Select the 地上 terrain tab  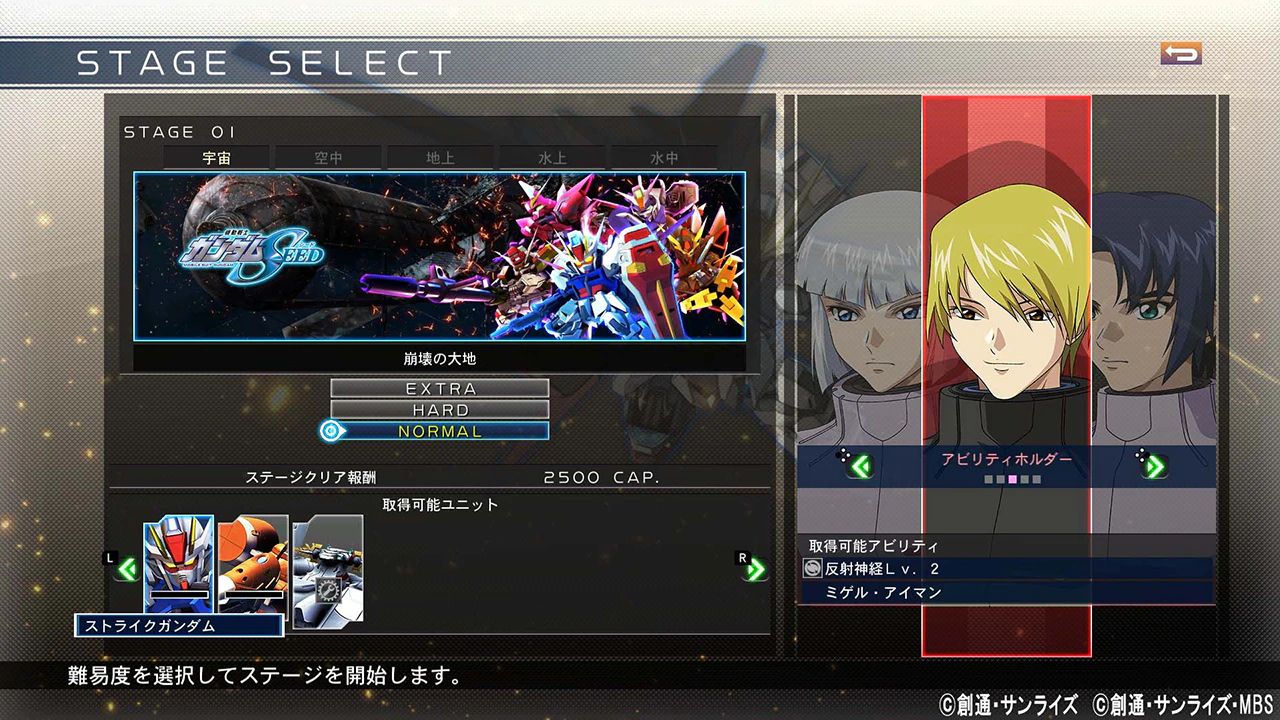click(440, 157)
